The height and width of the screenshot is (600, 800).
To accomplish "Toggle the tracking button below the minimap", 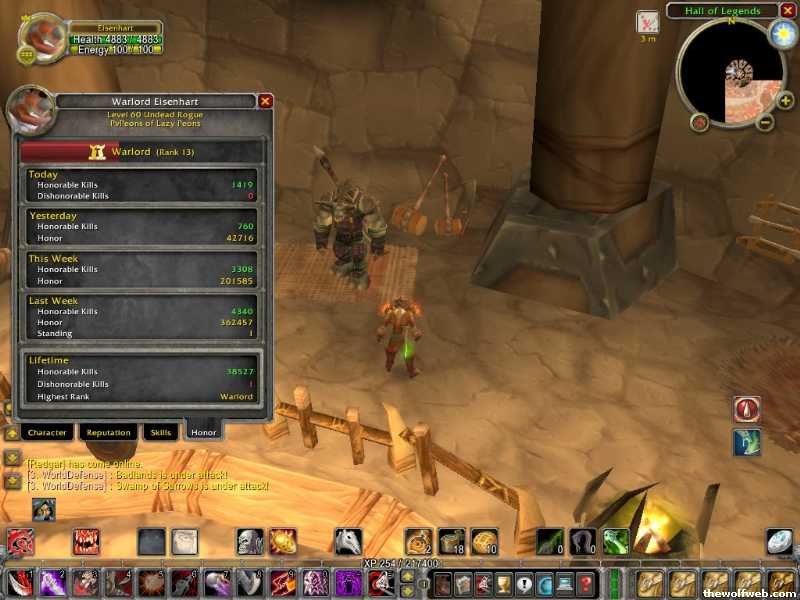I will [x=699, y=122].
